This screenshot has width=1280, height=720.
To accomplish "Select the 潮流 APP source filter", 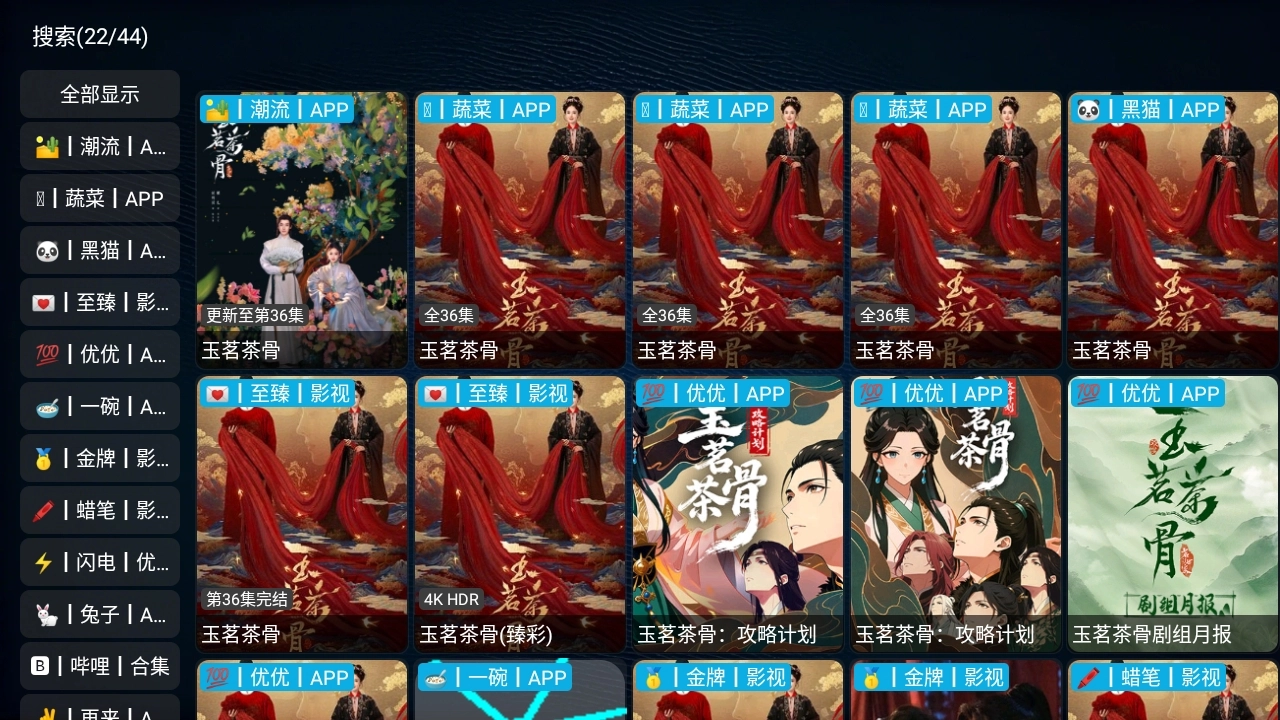I will tap(99, 146).
